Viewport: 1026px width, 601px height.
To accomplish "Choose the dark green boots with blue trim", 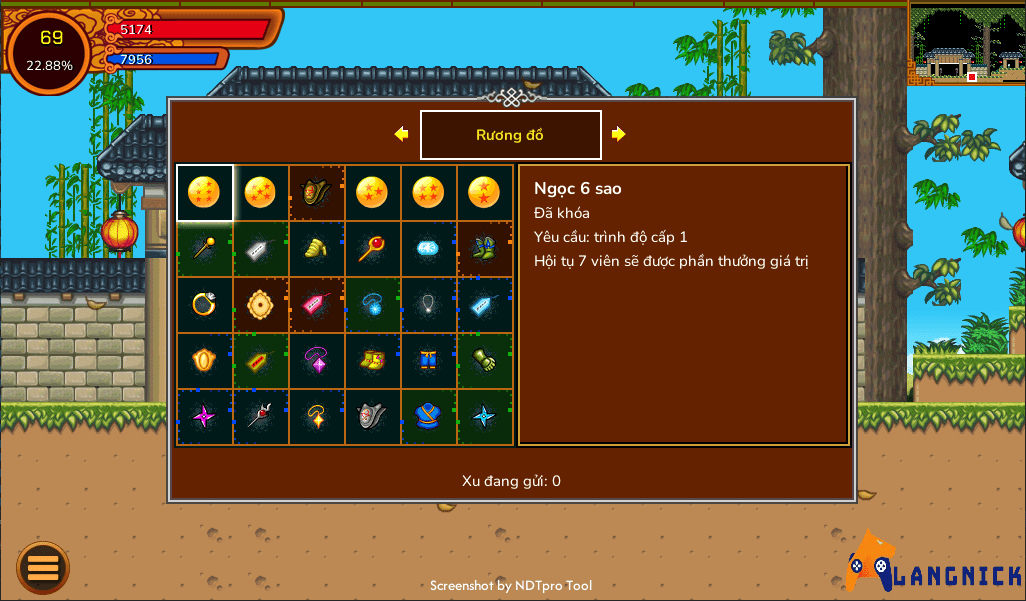I will pos(484,248).
